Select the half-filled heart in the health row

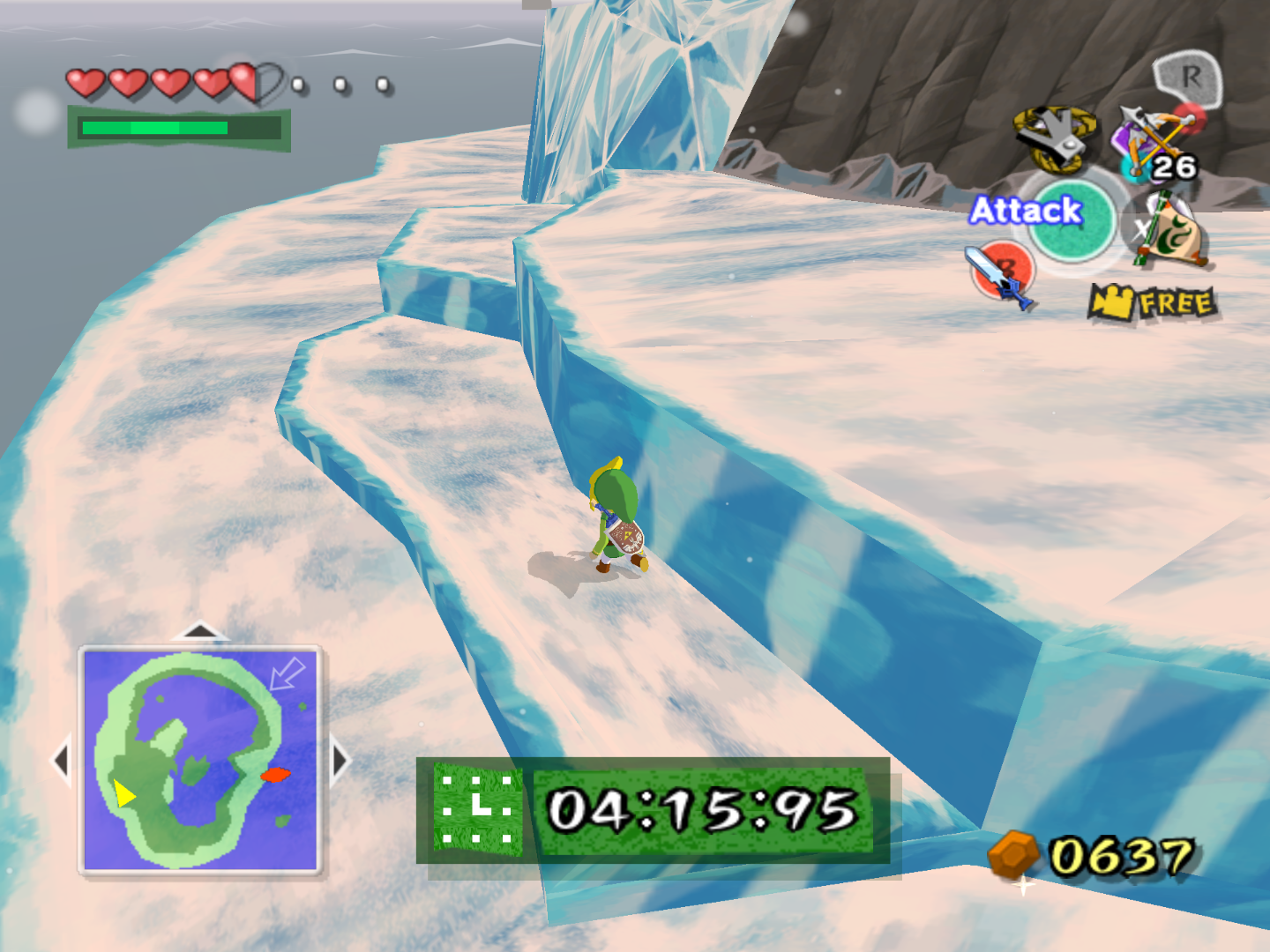click(255, 80)
